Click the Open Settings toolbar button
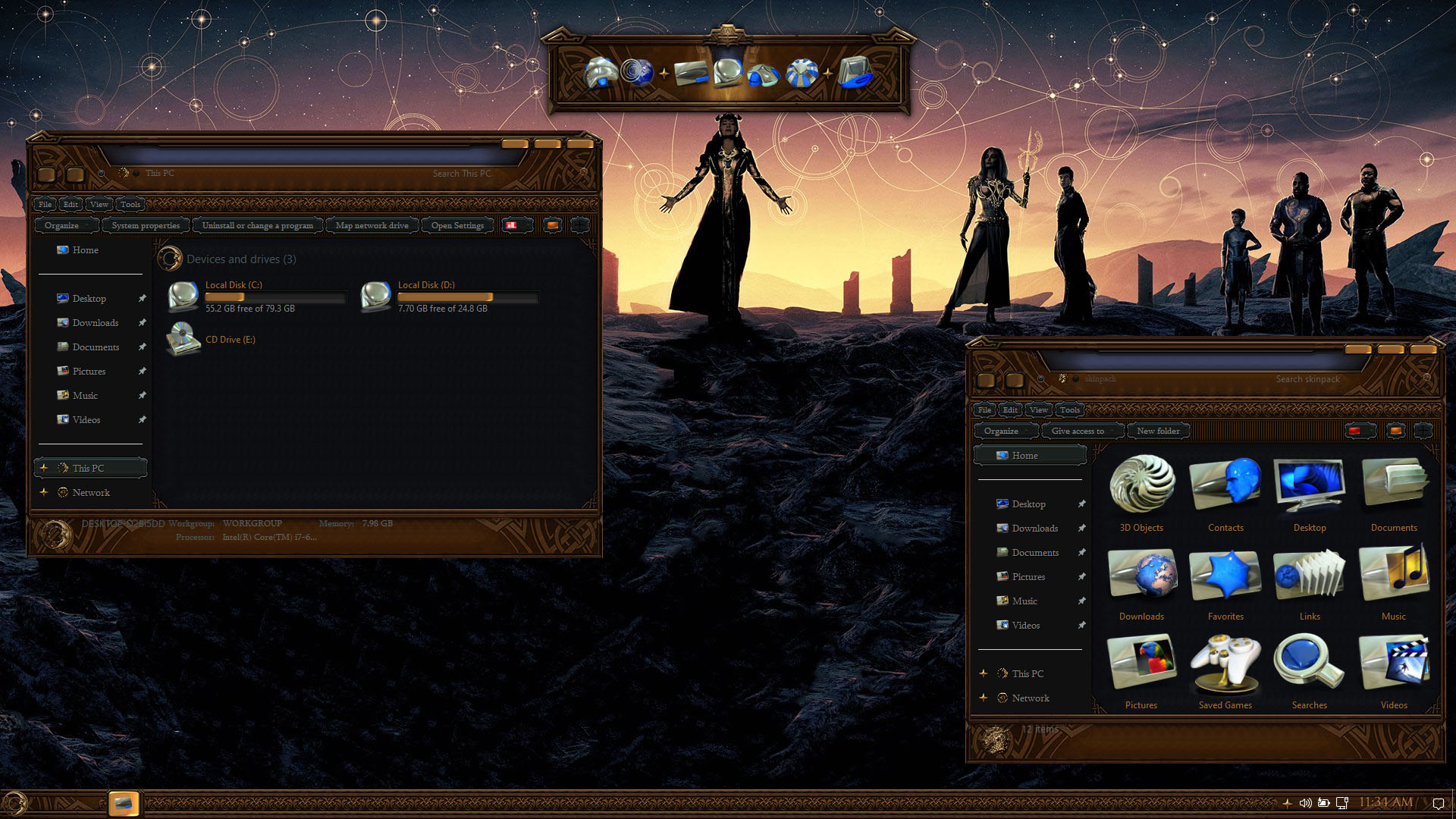This screenshot has height=819, width=1456. point(457,225)
